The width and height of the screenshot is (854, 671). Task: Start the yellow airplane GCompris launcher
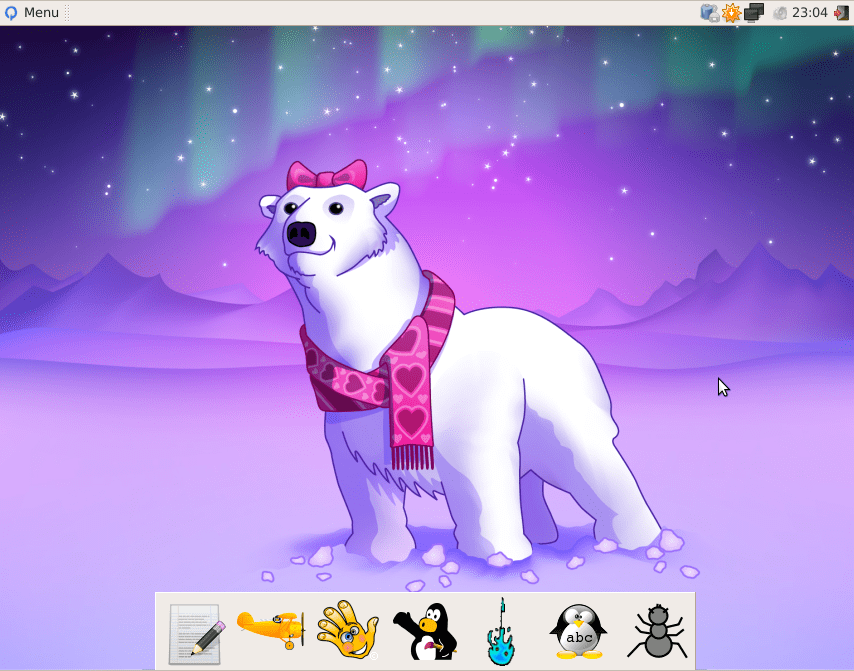pos(271,628)
